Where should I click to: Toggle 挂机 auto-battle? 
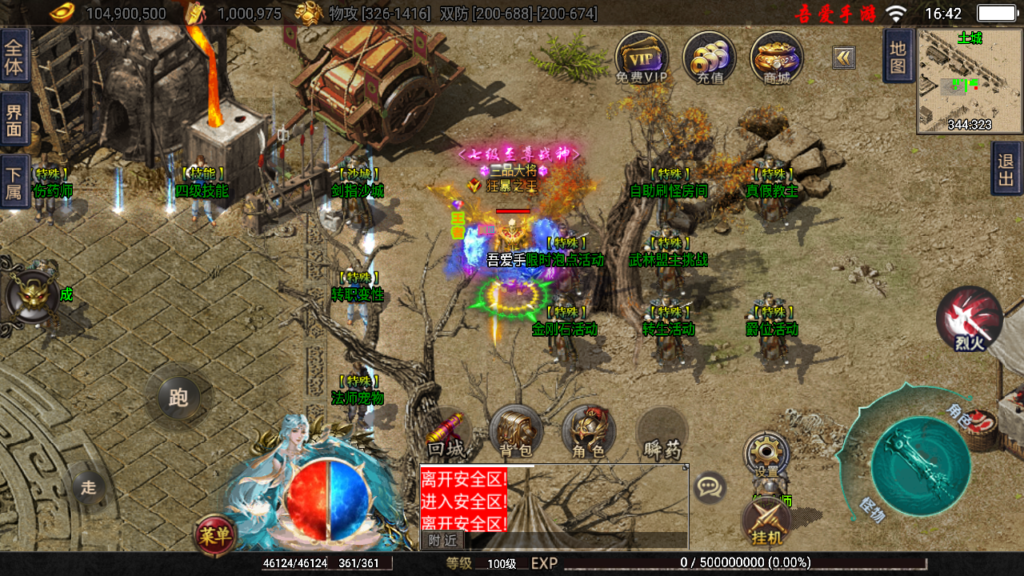point(766,522)
